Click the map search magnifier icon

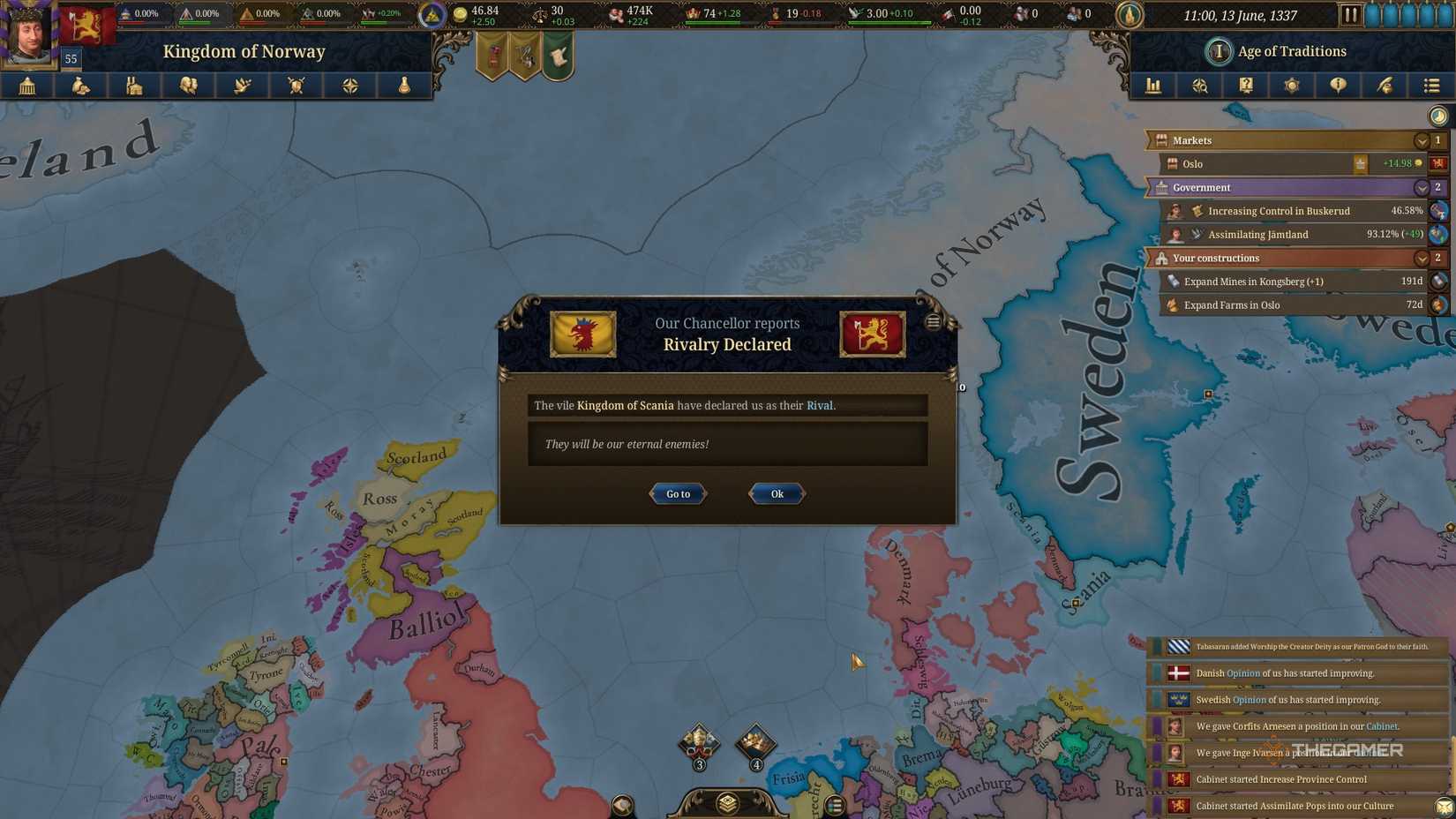(1200, 86)
